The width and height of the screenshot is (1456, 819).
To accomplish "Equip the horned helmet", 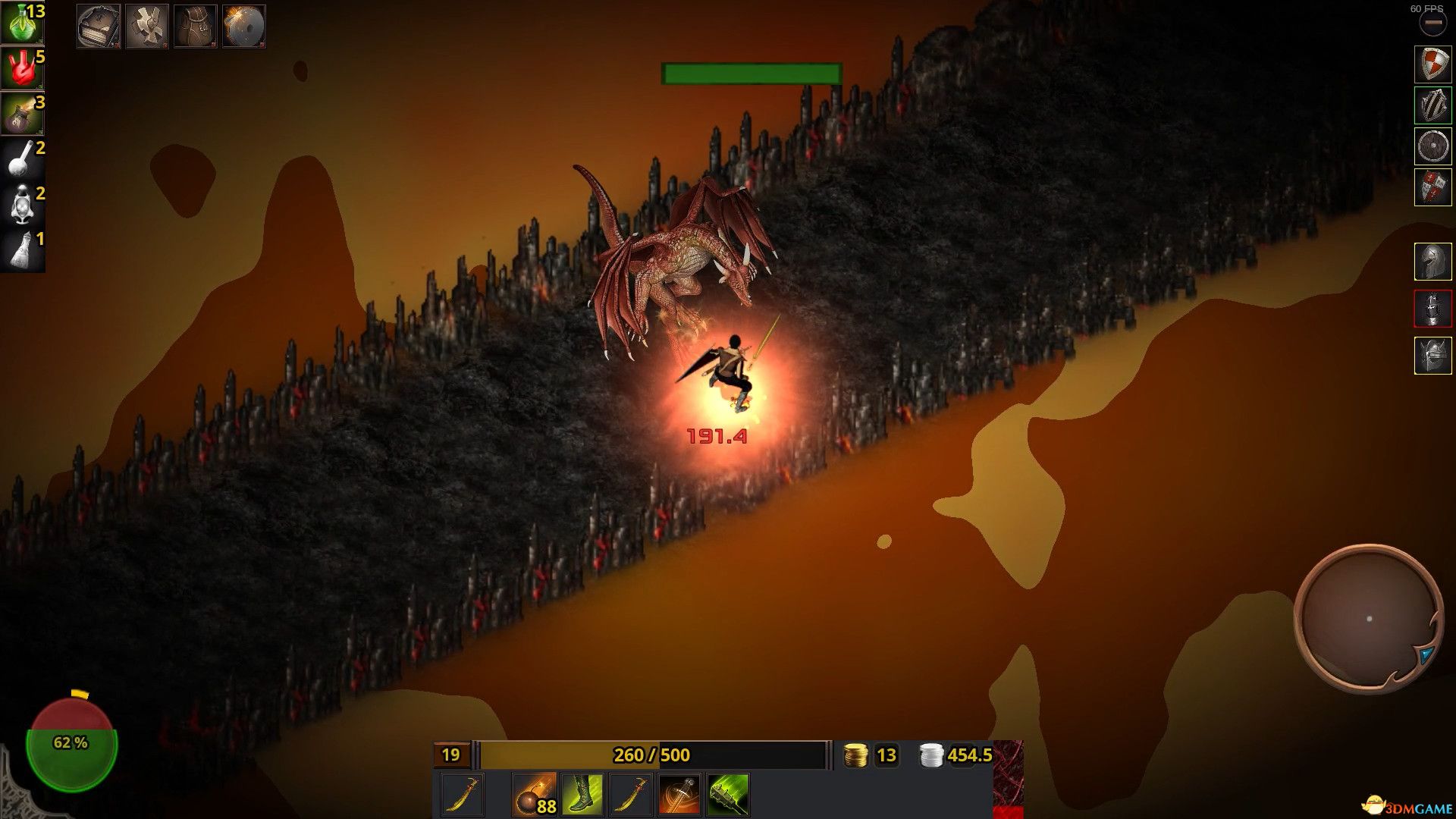I will (x=1432, y=356).
